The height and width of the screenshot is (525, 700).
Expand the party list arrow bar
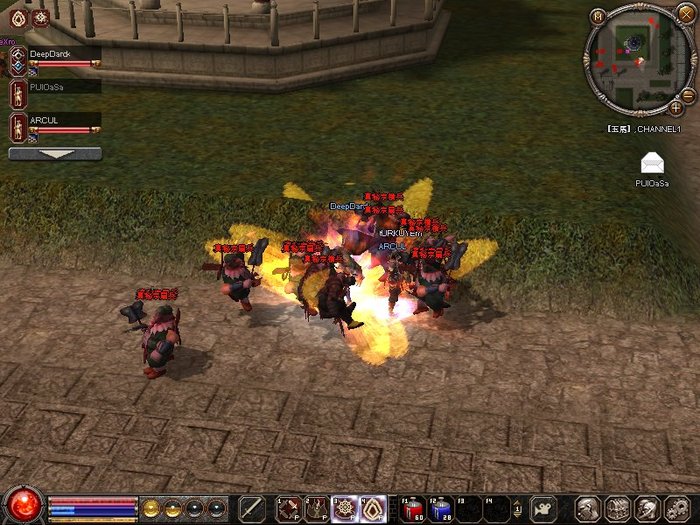point(55,154)
